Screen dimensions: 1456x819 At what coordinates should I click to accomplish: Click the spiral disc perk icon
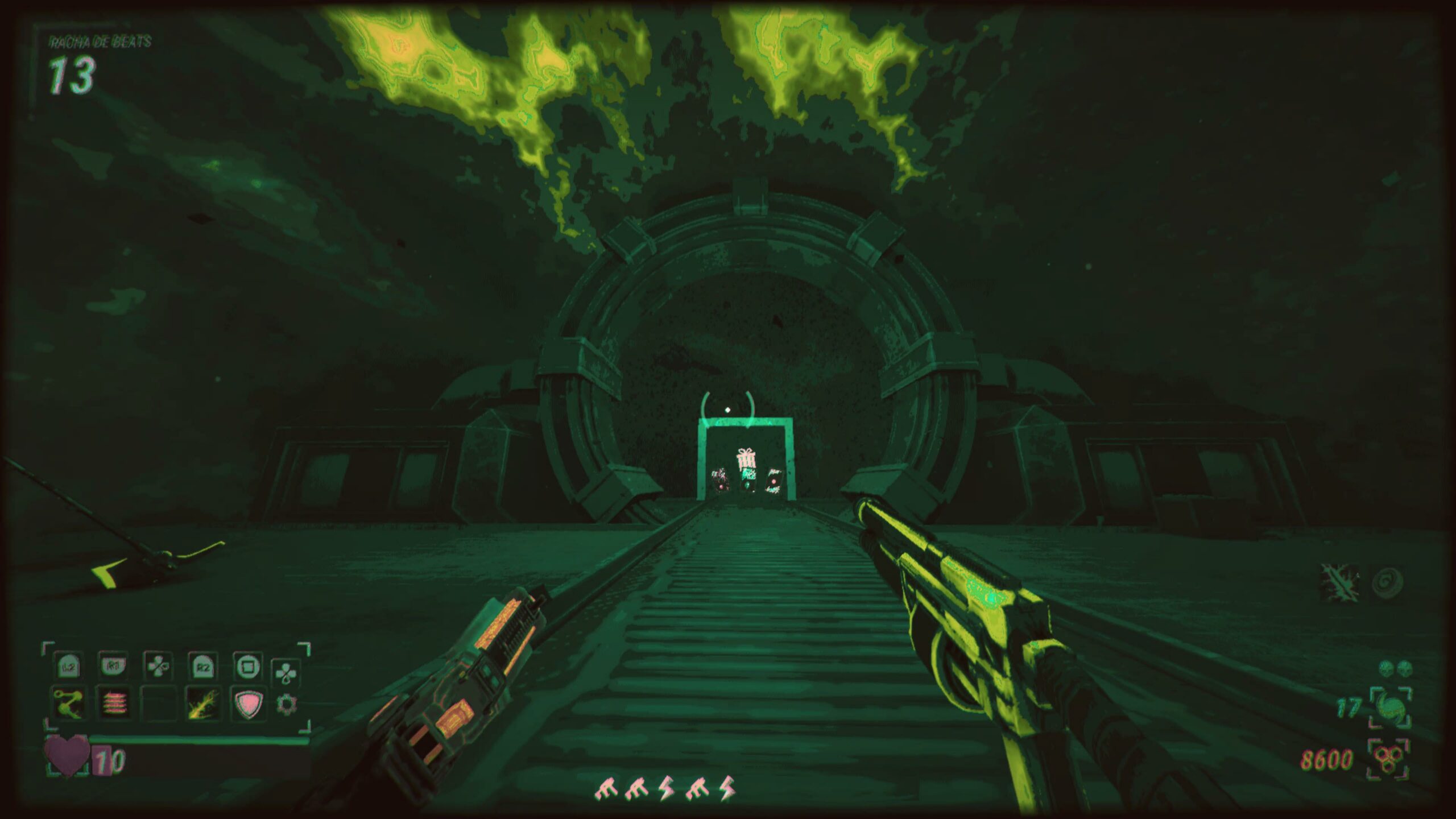point(1387,582)
